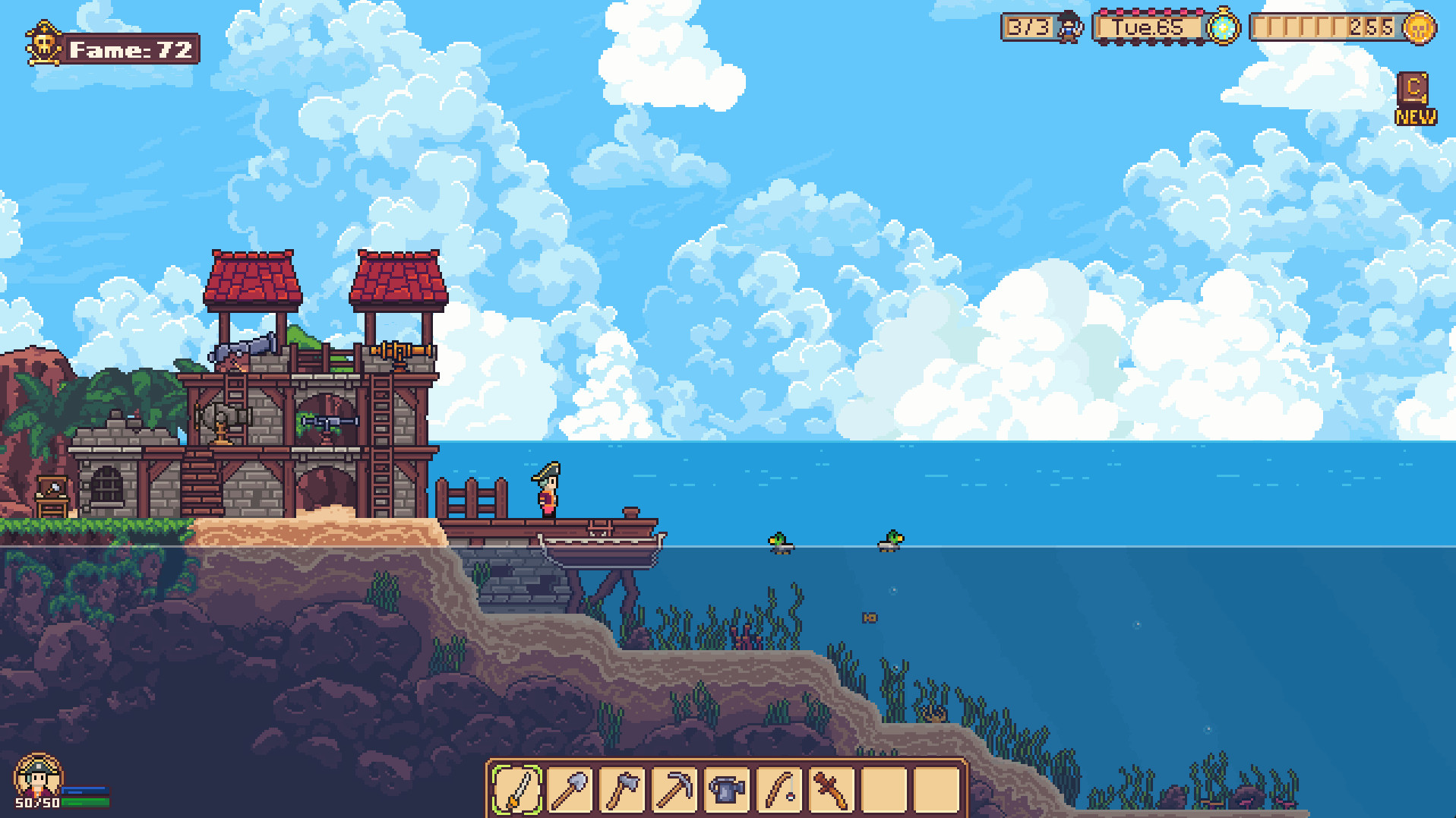Select the pickaxe hotbar slot

pos(674,790)
